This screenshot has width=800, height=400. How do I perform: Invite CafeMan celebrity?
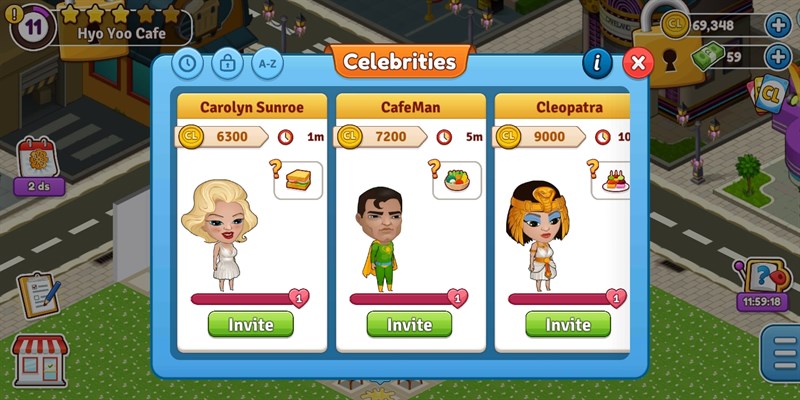tap(409, 324)
